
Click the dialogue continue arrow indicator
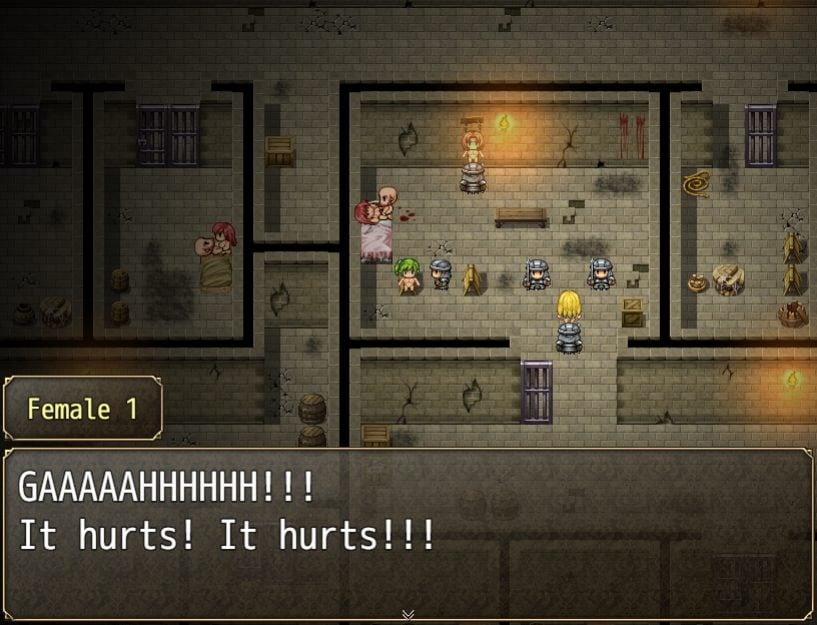pyautogui.click(x=408, y=614)
